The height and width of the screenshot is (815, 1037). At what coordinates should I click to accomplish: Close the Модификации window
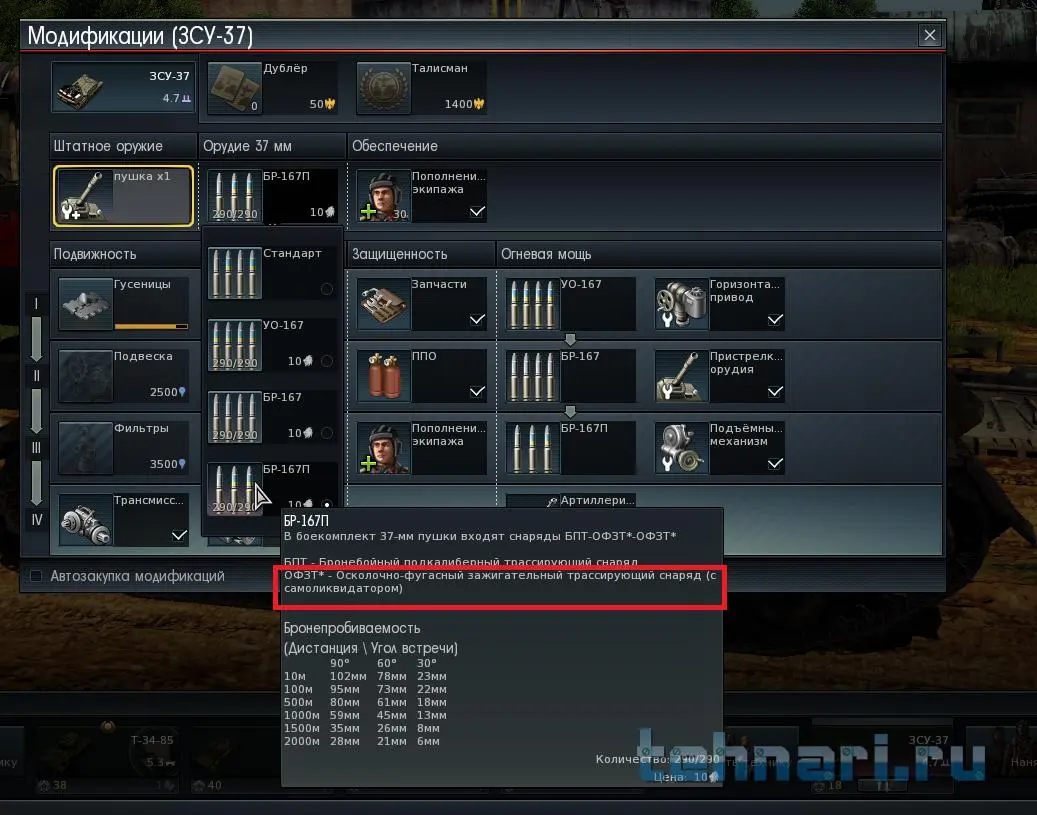[x=930, y=36]
